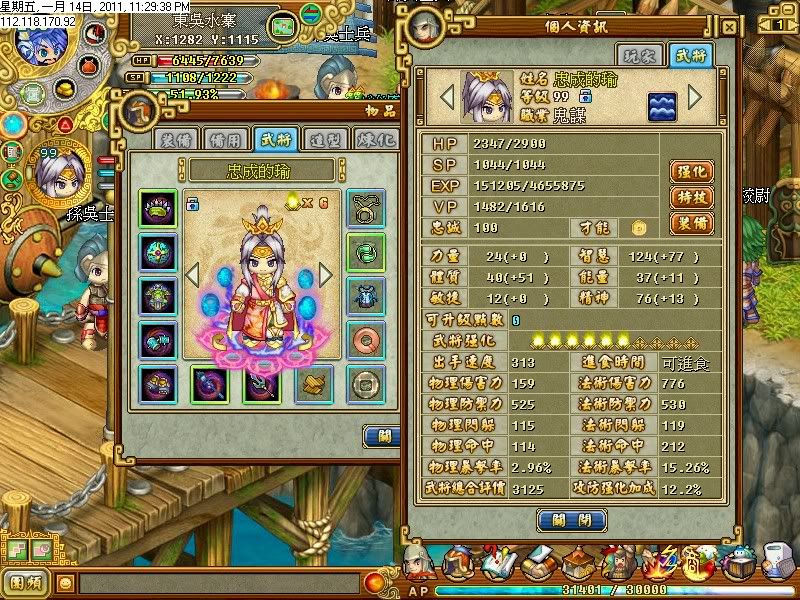The height and width of the screenshot is (600, 800).
Task: Select the blue armor equipment slot
Action: point(366,296)
